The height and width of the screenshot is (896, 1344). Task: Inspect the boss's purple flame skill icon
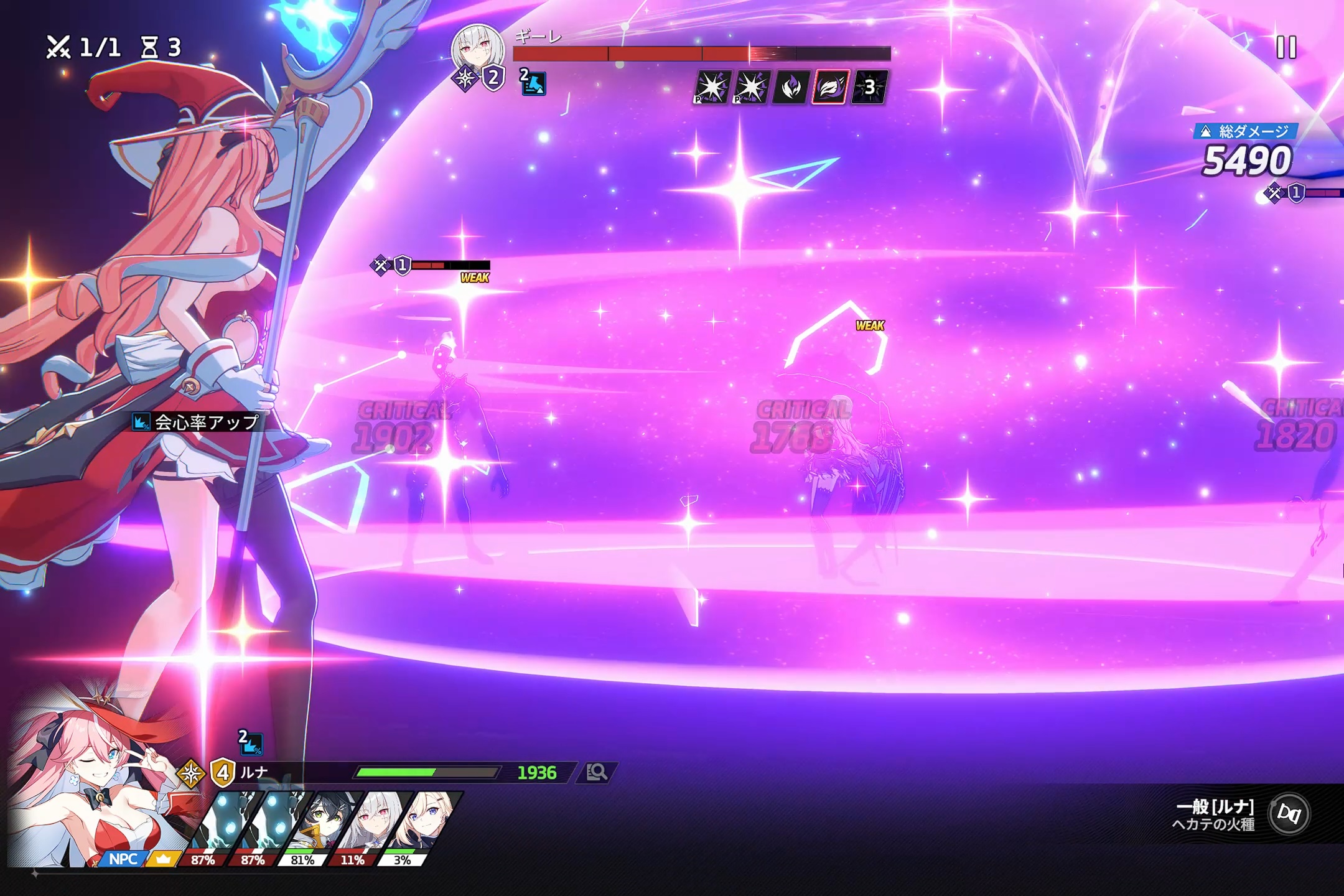click(x=790, y=87)
